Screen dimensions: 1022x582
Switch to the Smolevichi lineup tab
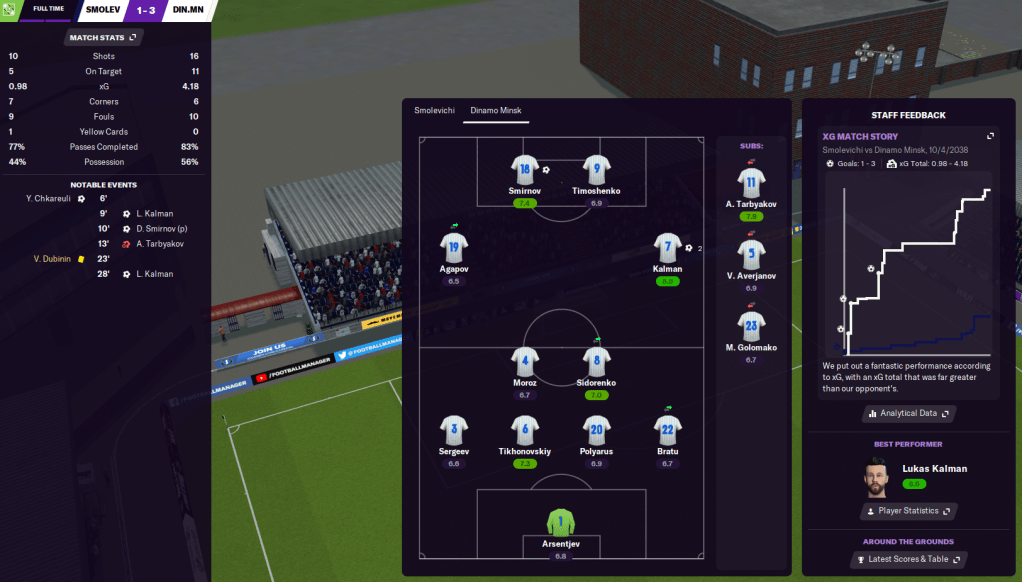(x=434, y=110)
